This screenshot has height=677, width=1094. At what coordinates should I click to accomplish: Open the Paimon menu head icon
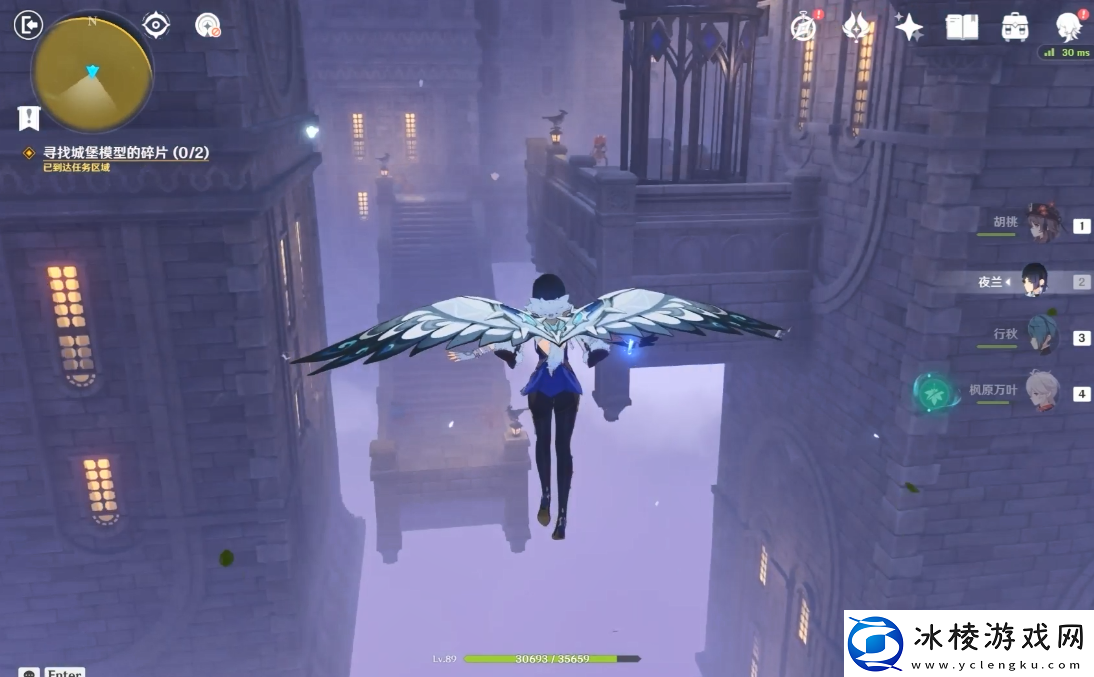click(1069, 26)
